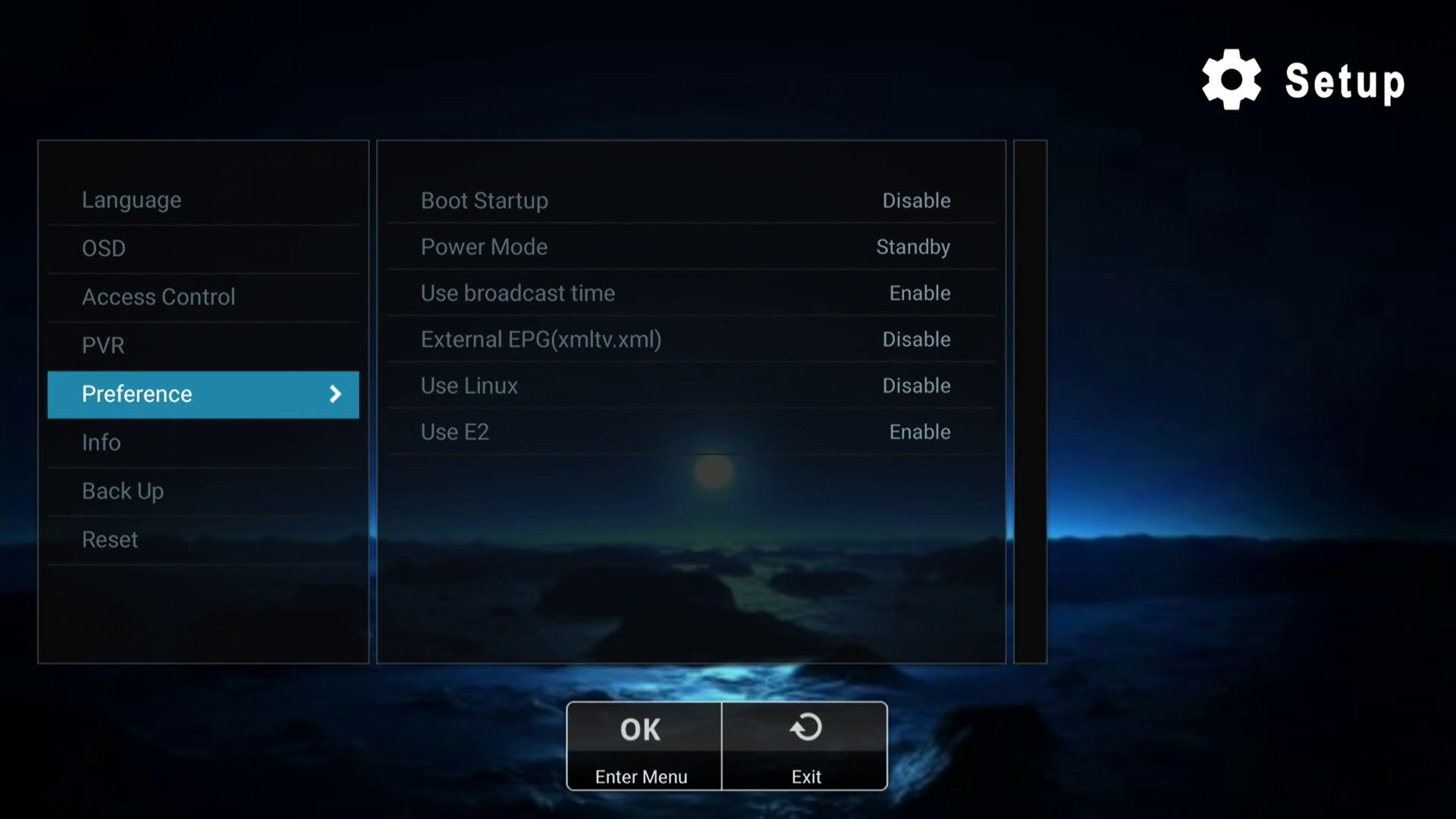Toggle the Use Linux option

point(690,386)
